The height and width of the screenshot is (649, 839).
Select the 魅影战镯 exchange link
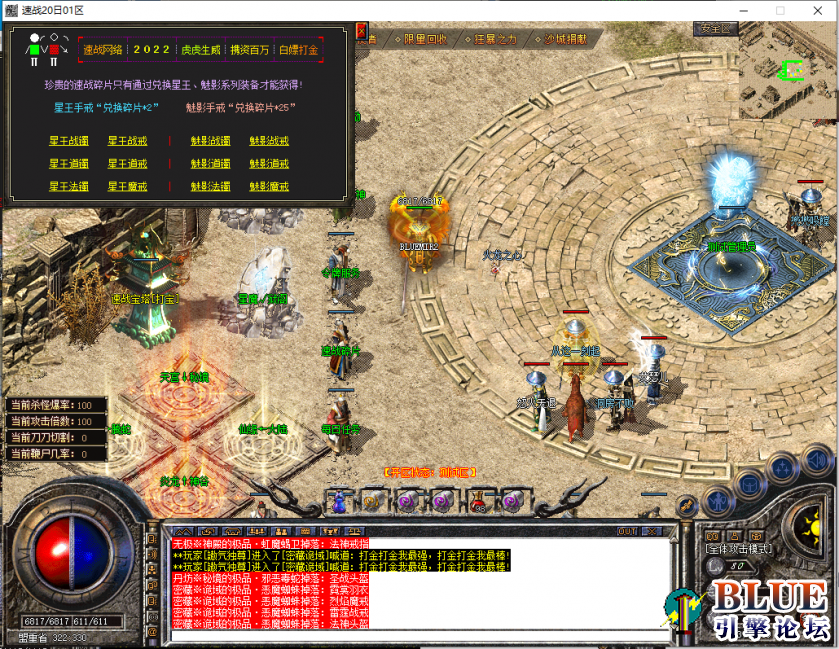point(210,141)
